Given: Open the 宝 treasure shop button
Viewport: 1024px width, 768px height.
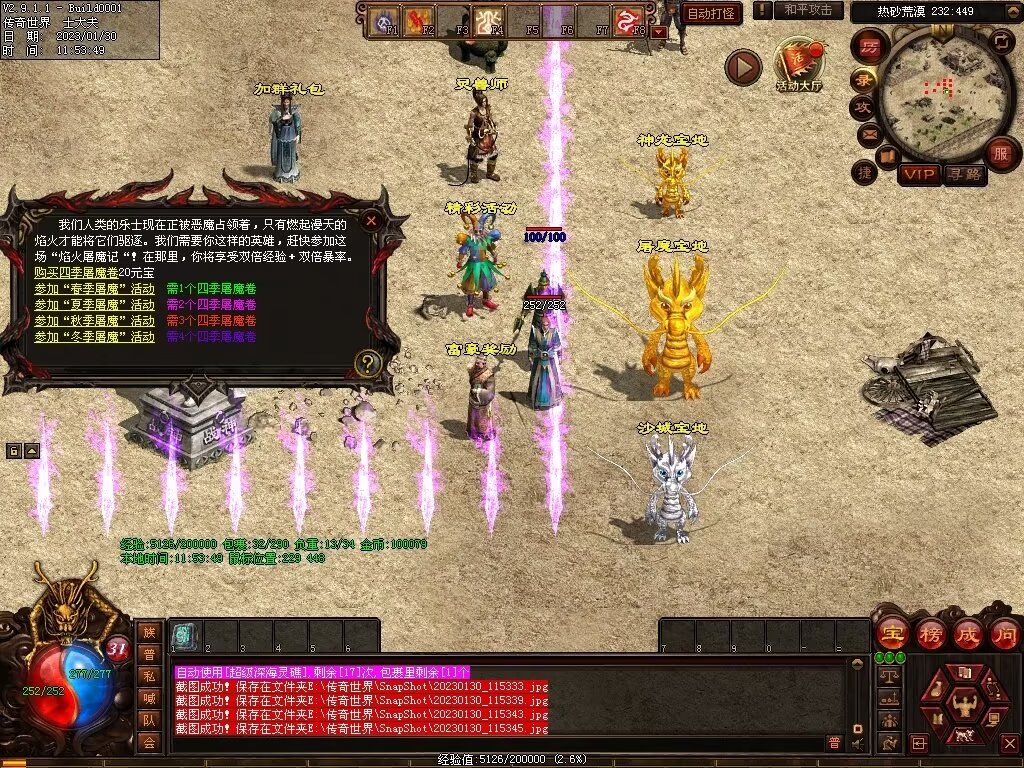Looking at the screenshot, I should 892,633.
